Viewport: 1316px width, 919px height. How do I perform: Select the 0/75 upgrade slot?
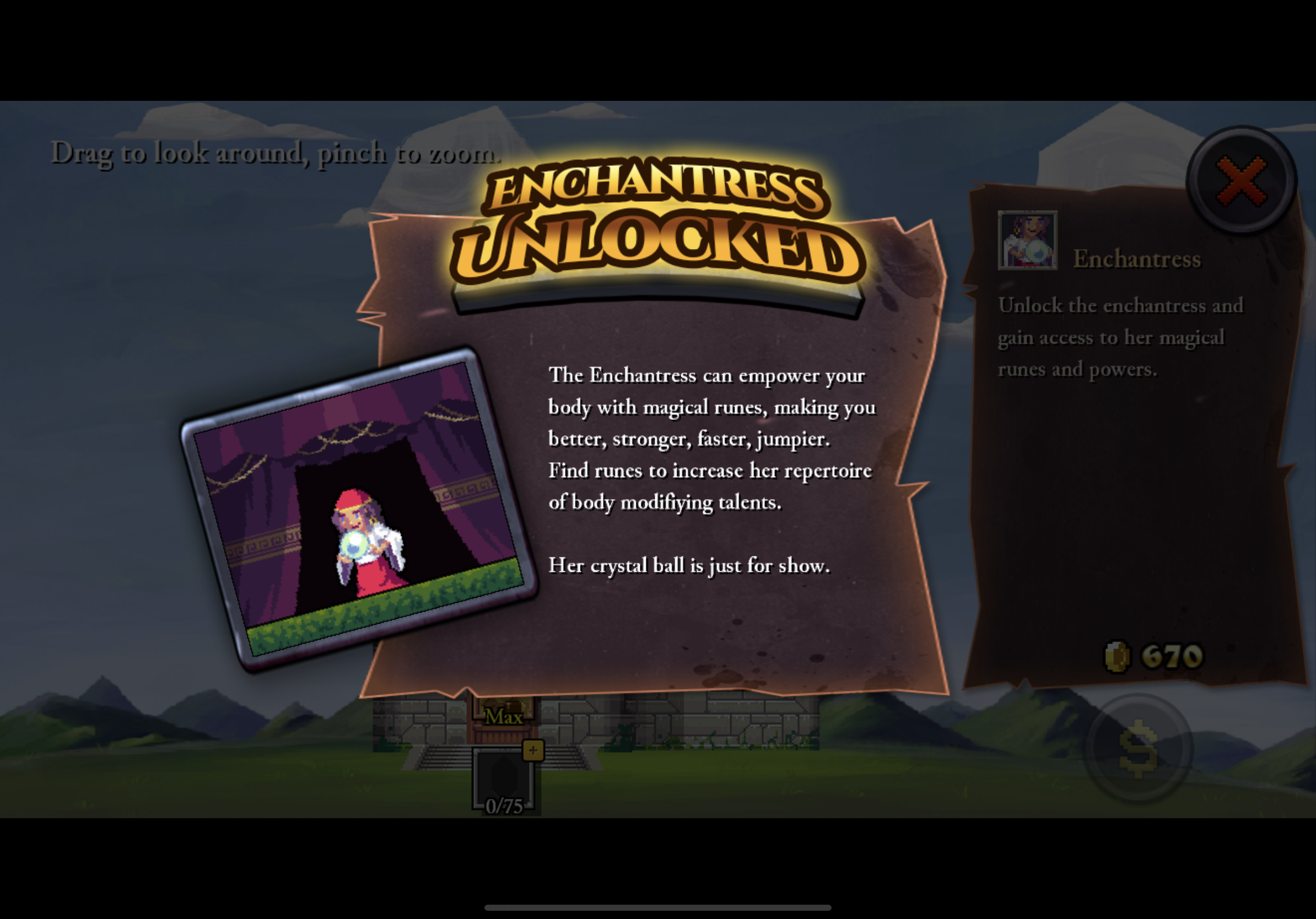tap(504, 780)
